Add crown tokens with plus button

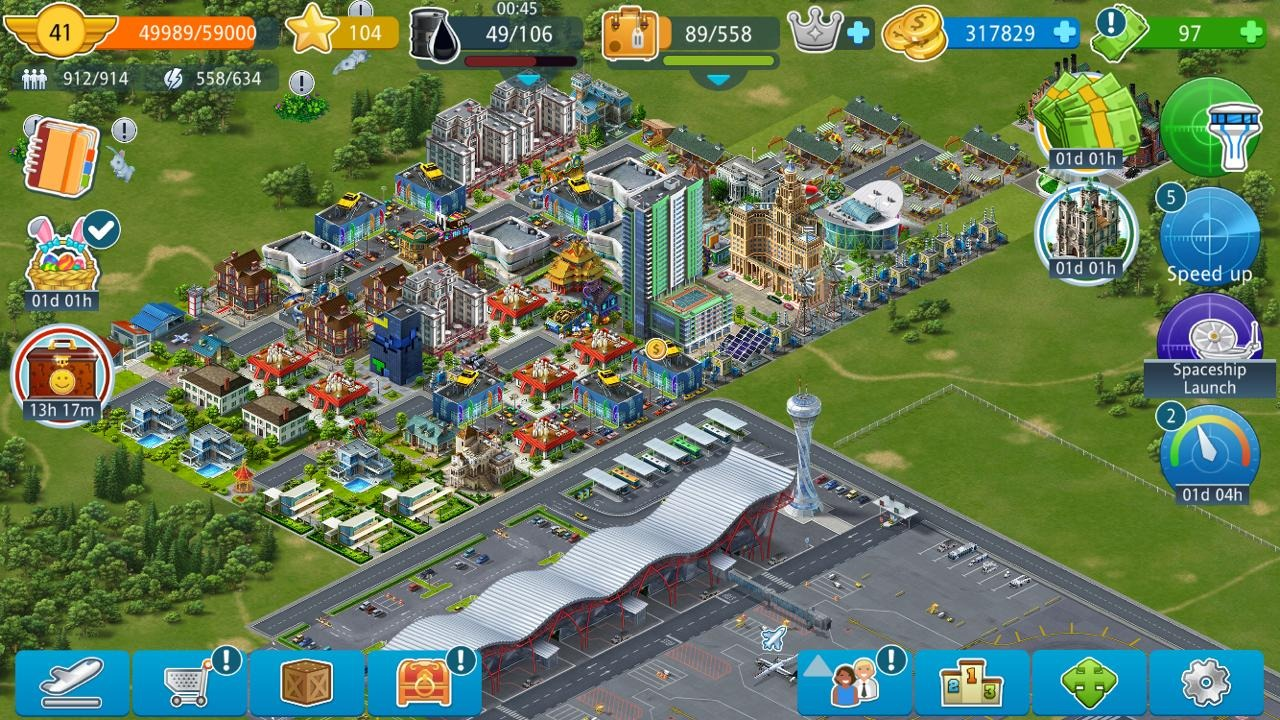click(x=858, y=33)
